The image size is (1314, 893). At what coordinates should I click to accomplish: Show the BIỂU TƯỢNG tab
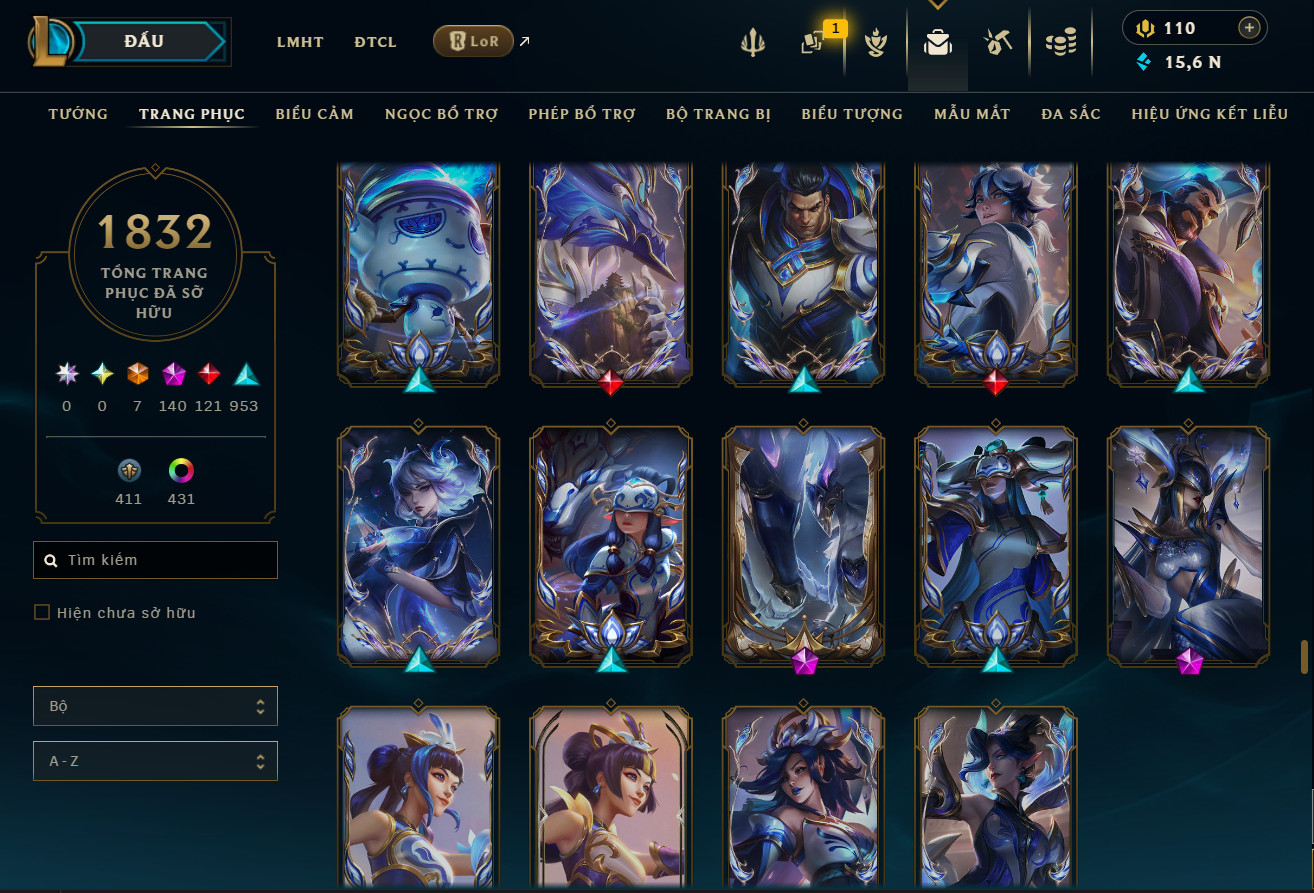click(852, 114)
